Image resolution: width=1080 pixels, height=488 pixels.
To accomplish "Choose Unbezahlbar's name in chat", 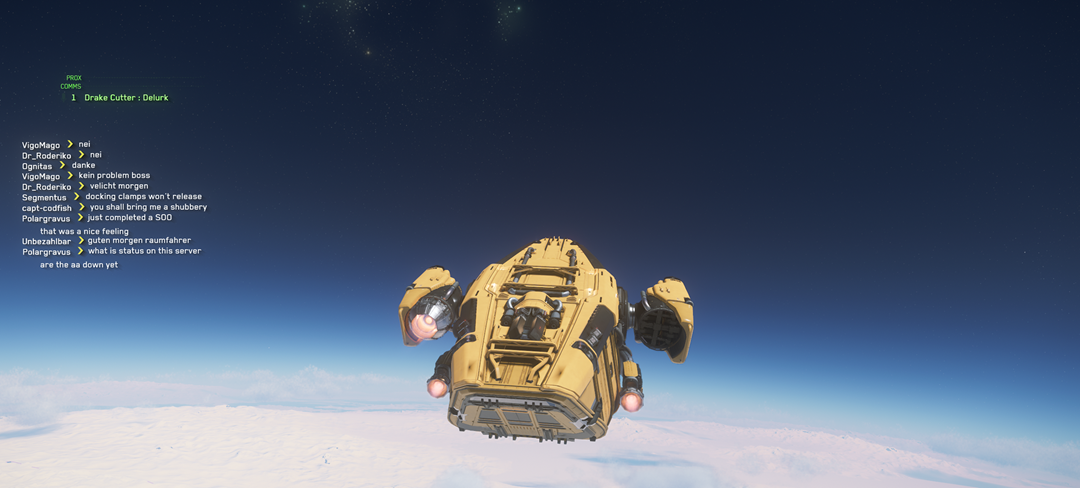I will 47,241.
